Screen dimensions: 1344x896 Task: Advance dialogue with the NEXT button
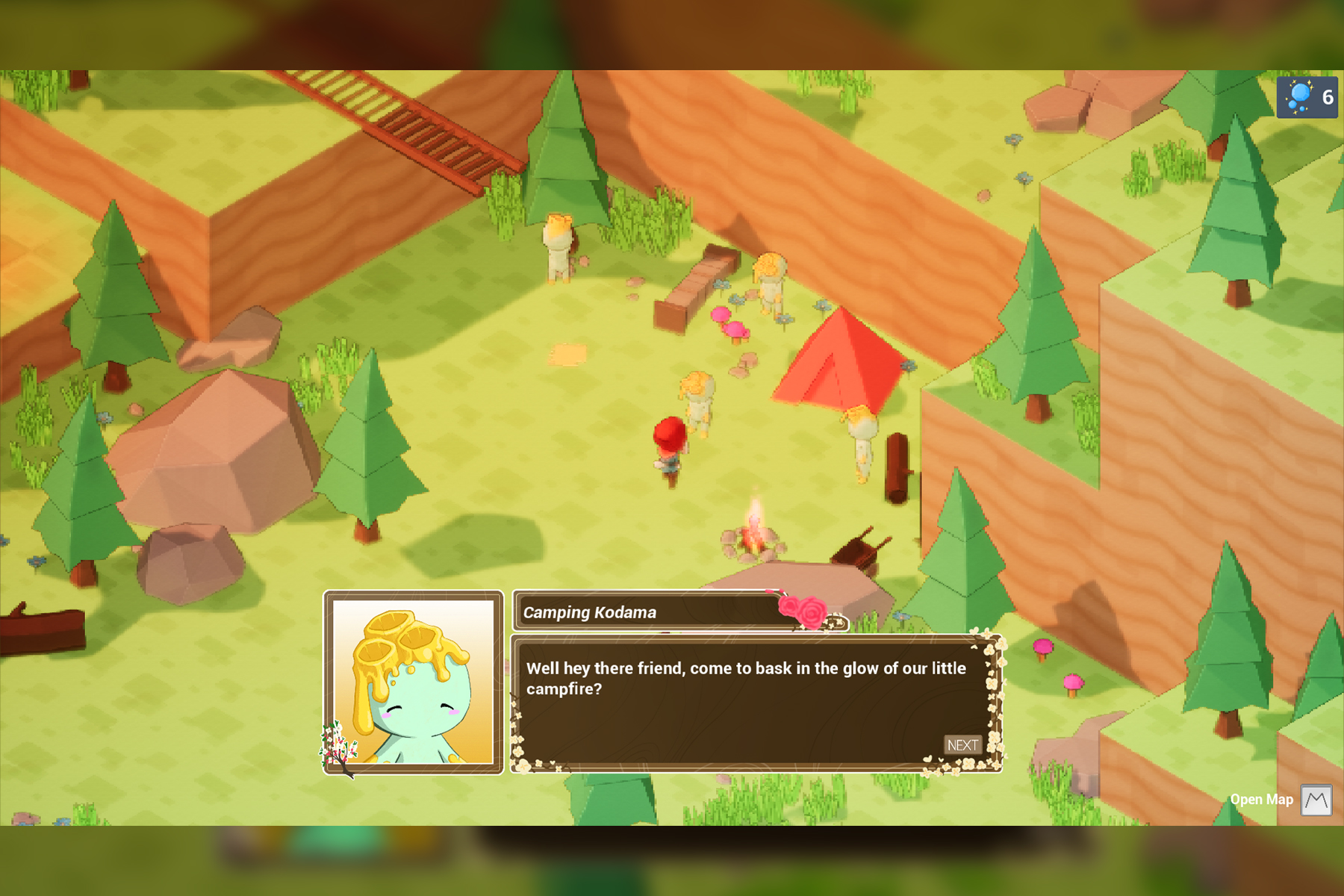click(x=962, y=744)
